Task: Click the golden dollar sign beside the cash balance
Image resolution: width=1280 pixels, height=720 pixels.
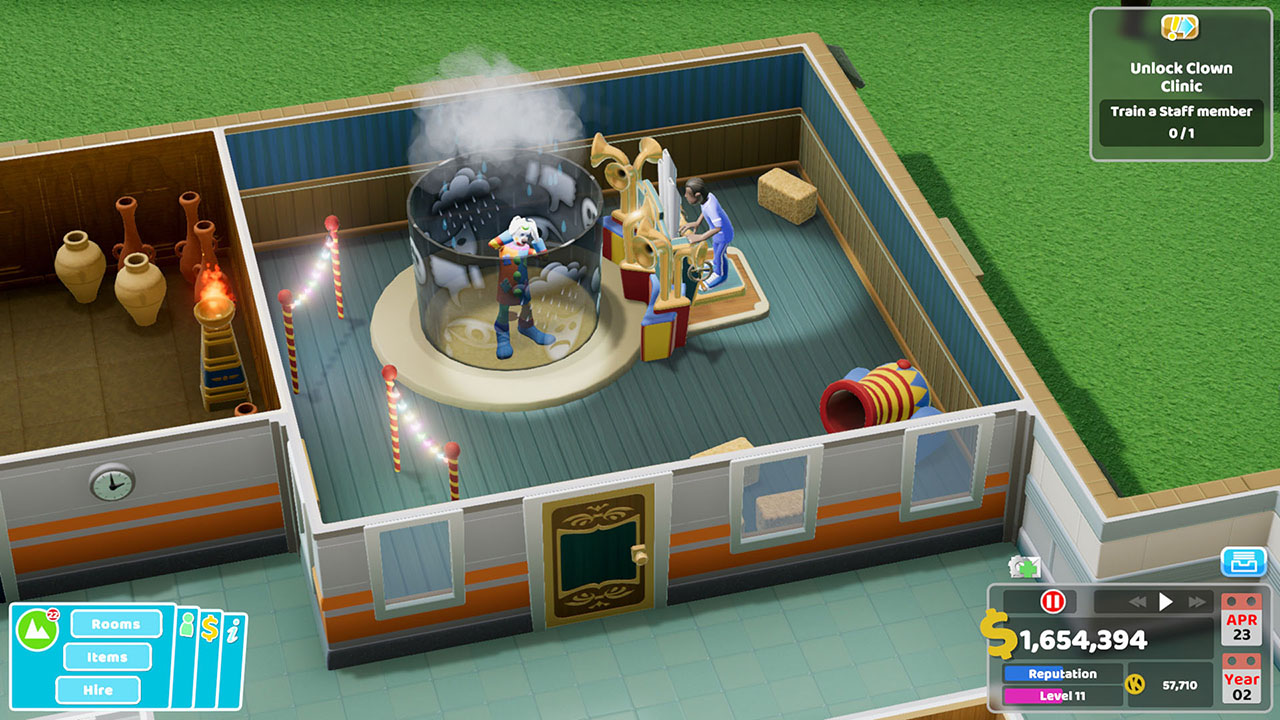Action: click(997, 634)
